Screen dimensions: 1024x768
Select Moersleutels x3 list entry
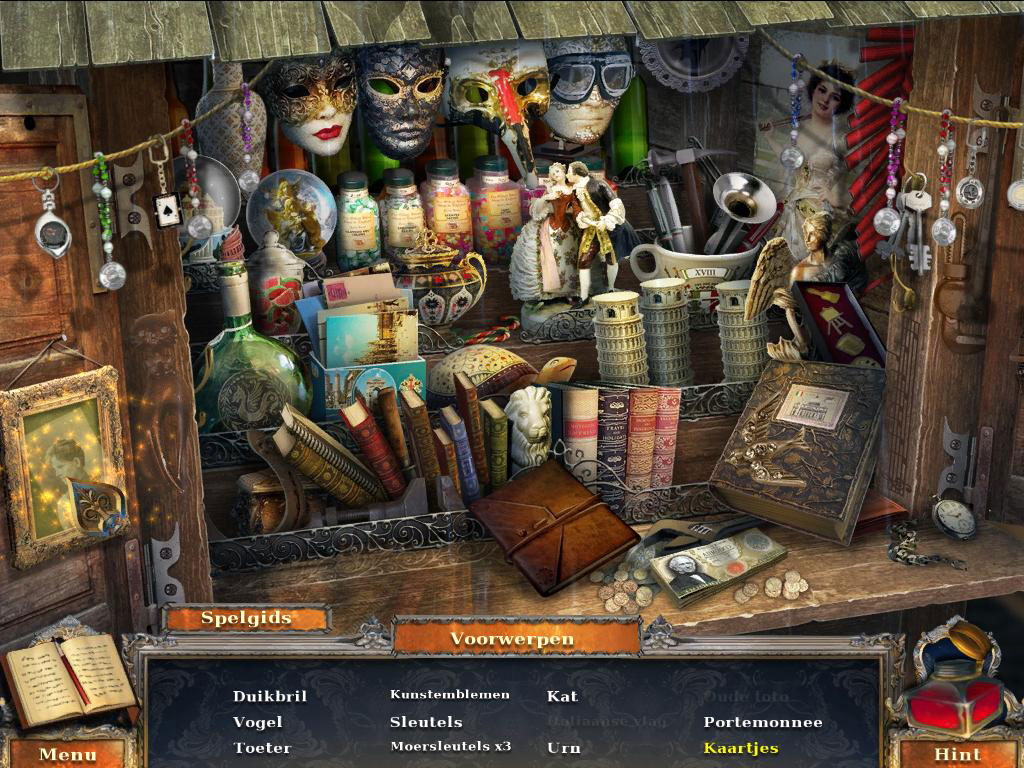point(450,747)
